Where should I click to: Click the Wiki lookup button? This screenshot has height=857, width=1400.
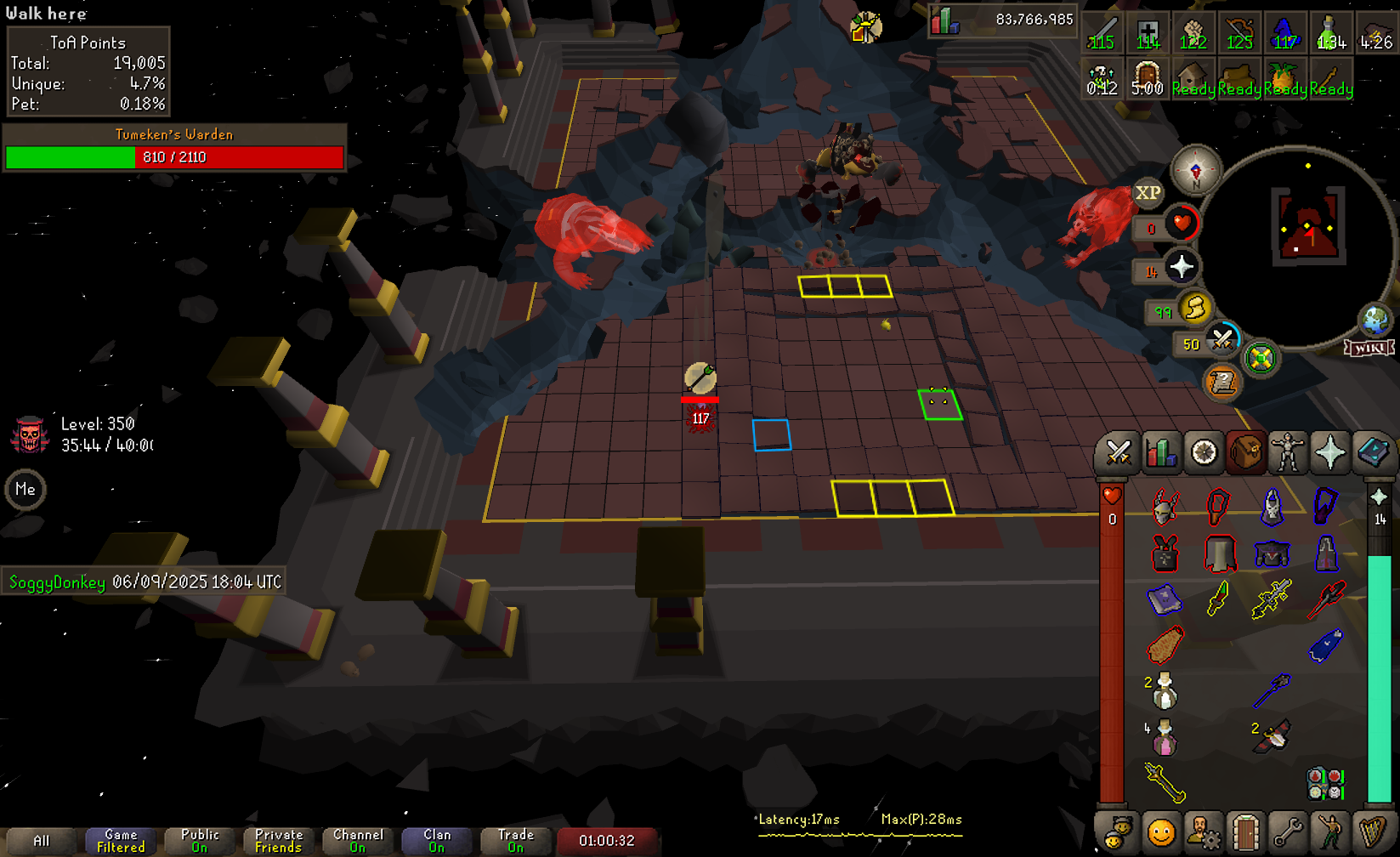tap(1369, 348)
